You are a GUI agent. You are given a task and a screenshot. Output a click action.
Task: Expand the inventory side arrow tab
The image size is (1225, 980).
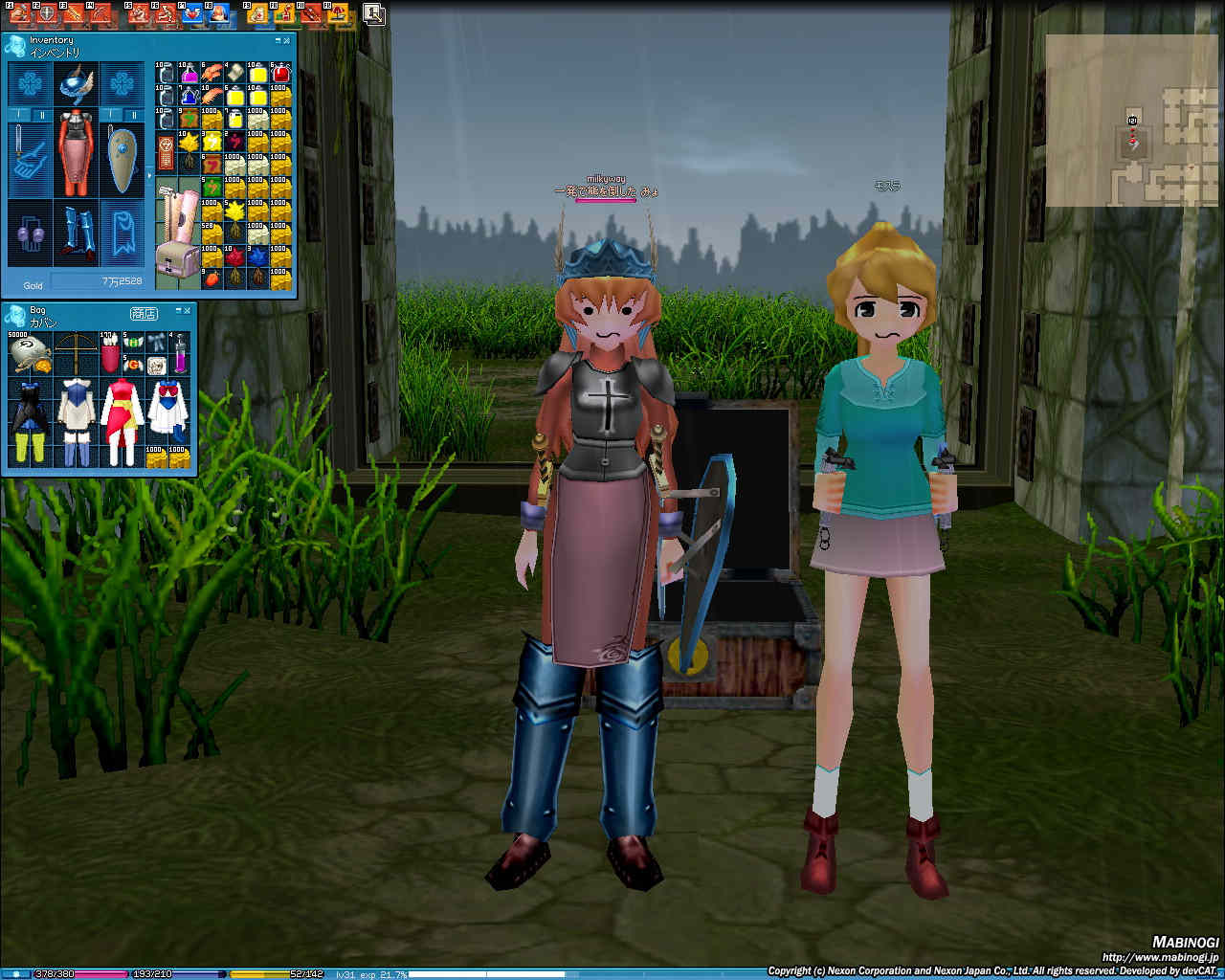click(x=149, y=175)
